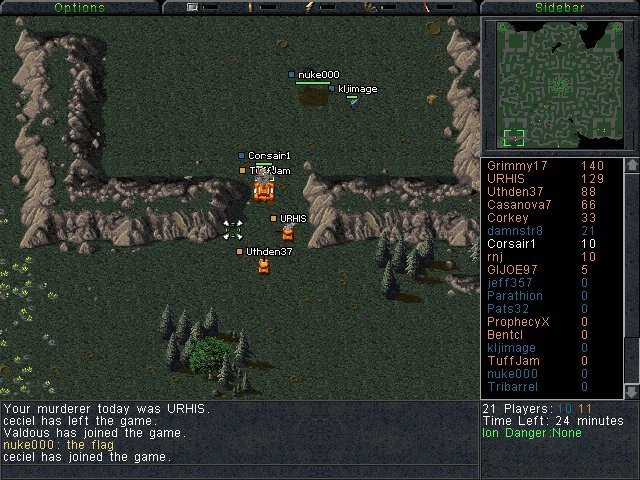Select Corkey in the player list
This screenshot has height=480, width=640.
507,218
